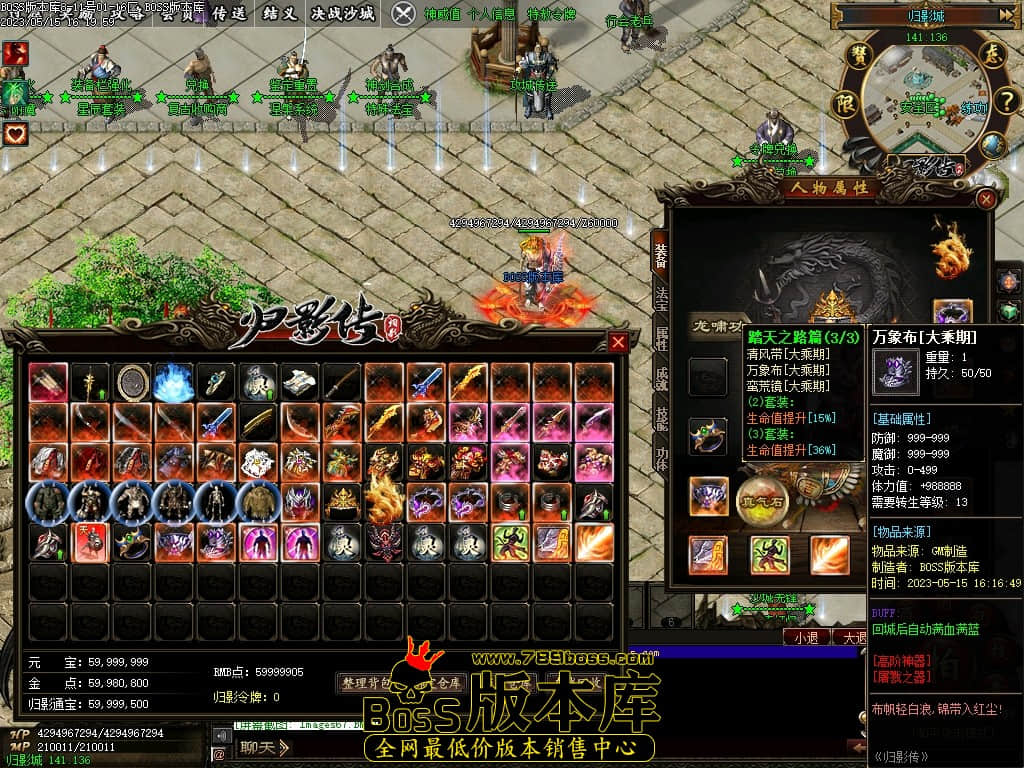Select the round bronze mirror item
This screenshot has width=1024, height=768.
[x=132, y=381]
